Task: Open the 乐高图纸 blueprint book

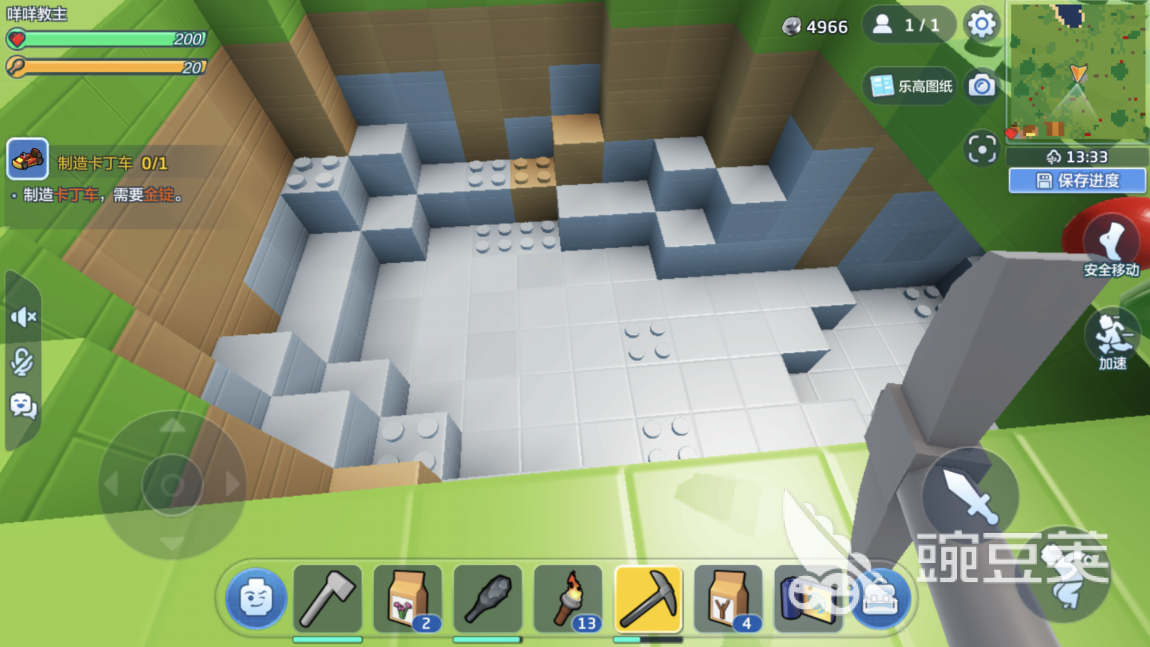Action: click(x=910, y=86)
